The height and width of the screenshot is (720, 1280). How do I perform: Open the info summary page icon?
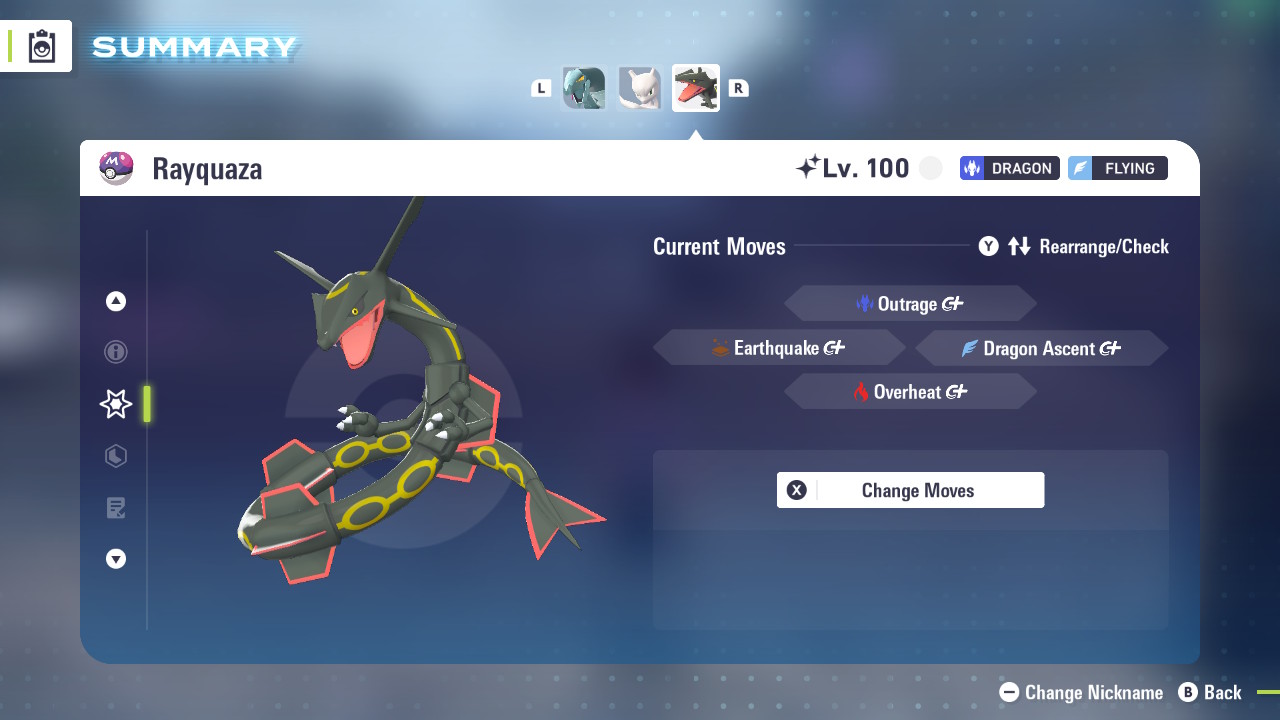tap(115, 352)
